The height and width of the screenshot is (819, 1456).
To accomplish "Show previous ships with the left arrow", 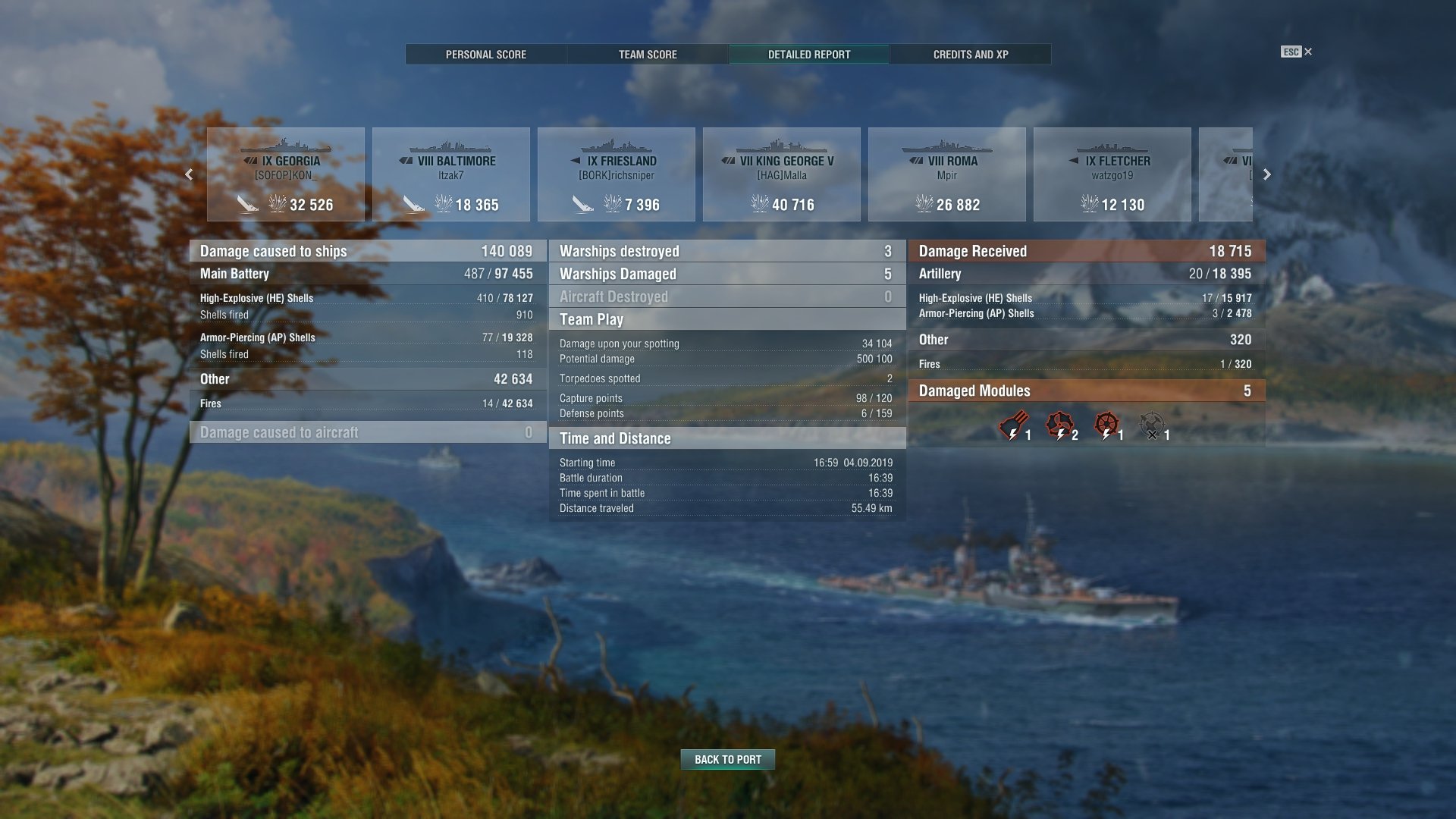I will click(x=189, y=174).
